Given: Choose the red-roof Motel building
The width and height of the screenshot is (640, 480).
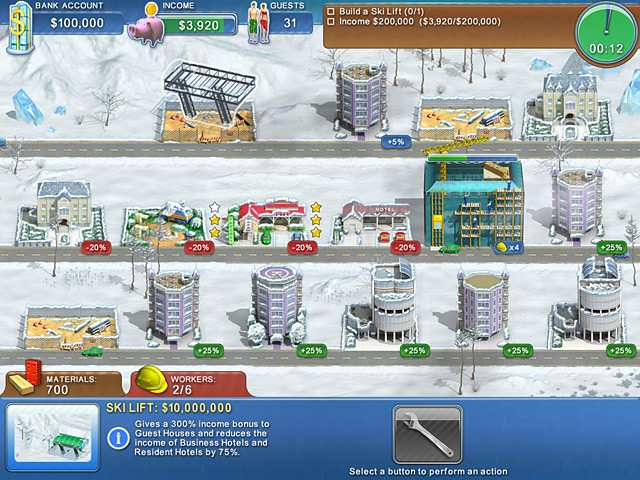Looking at the screenshot, I should click(x=378, y=218).
